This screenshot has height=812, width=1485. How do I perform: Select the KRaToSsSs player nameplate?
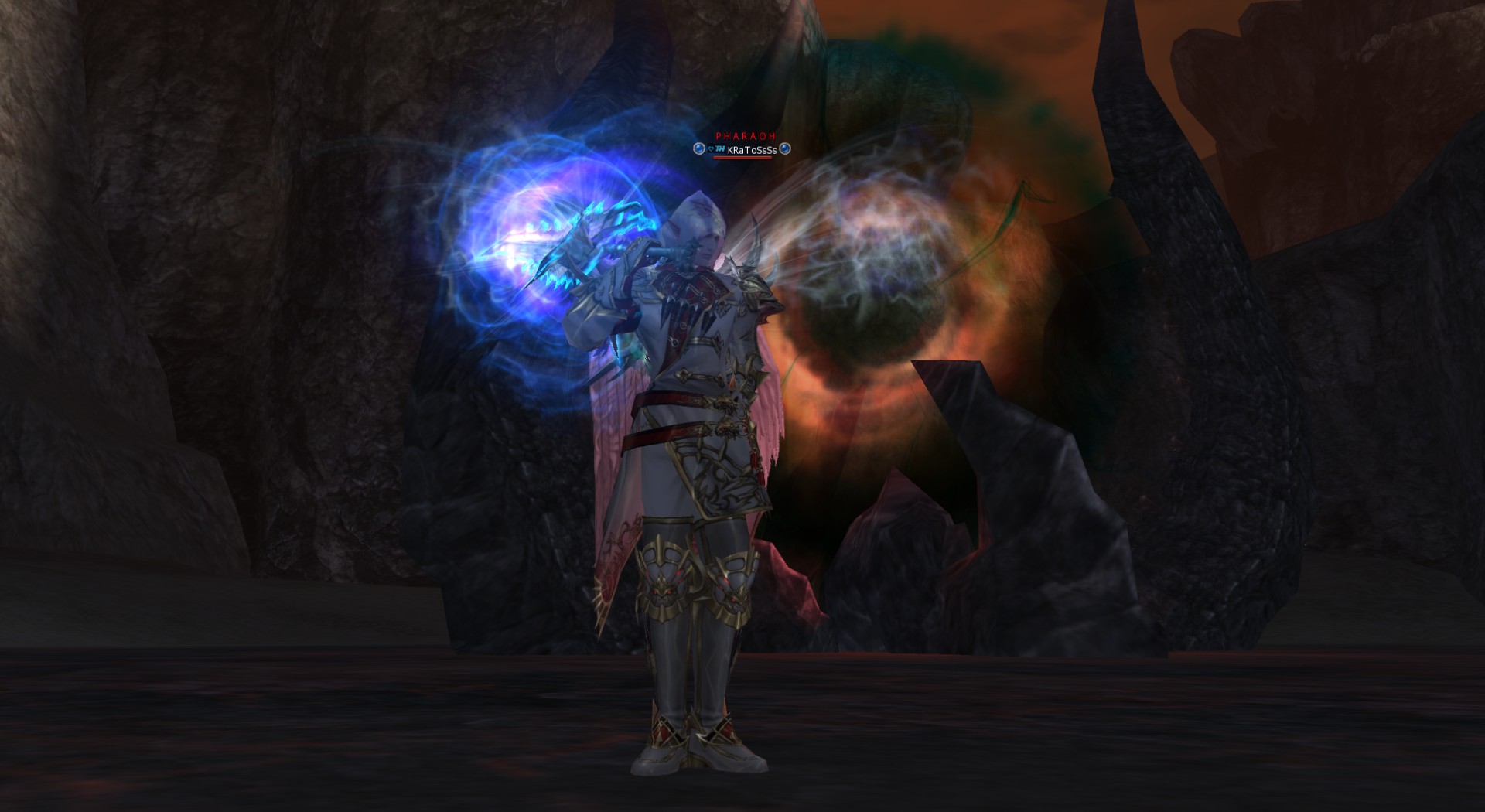point(751,150)
